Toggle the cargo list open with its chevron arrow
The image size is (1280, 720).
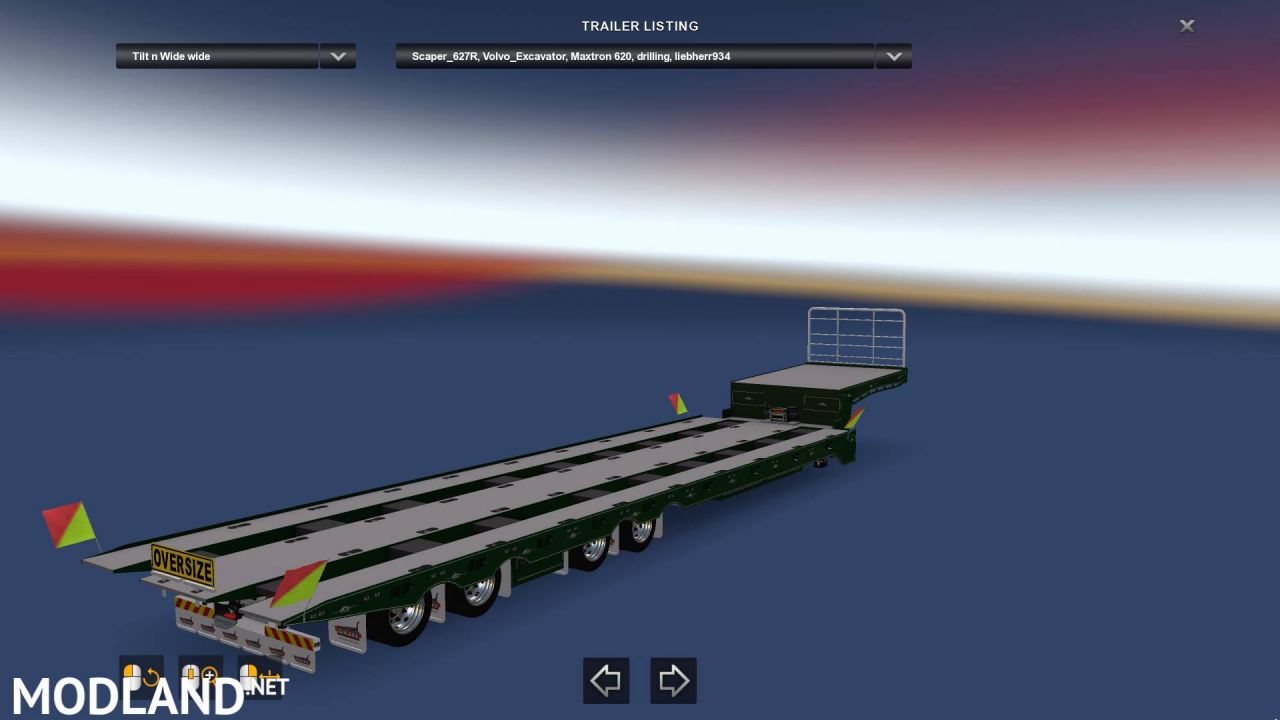pos(893,56)
